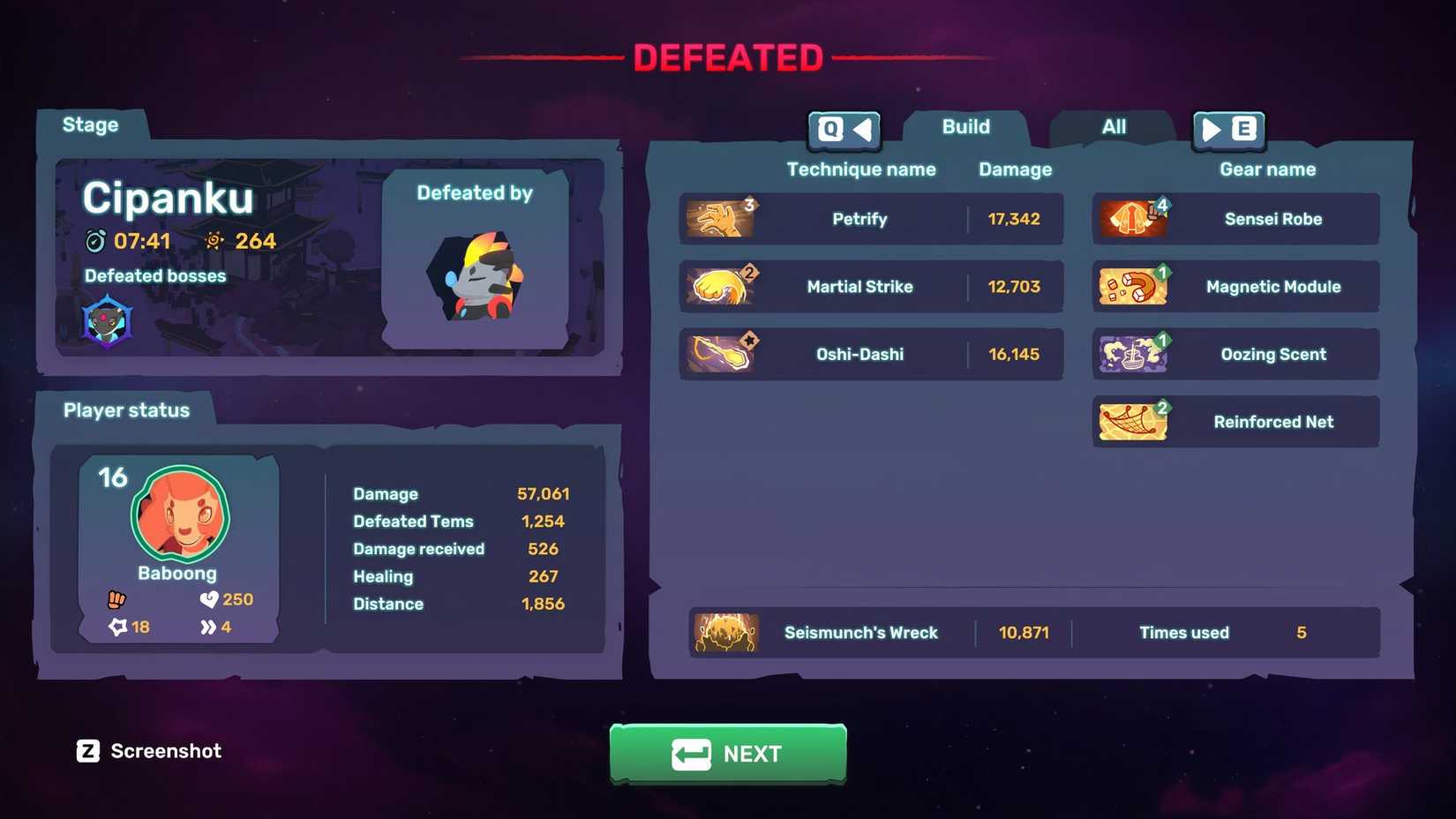The width and height of the screenshot is (1456, 819).
Task: Click the Magnetic Module gear icon
Action: click(1132, 286)
